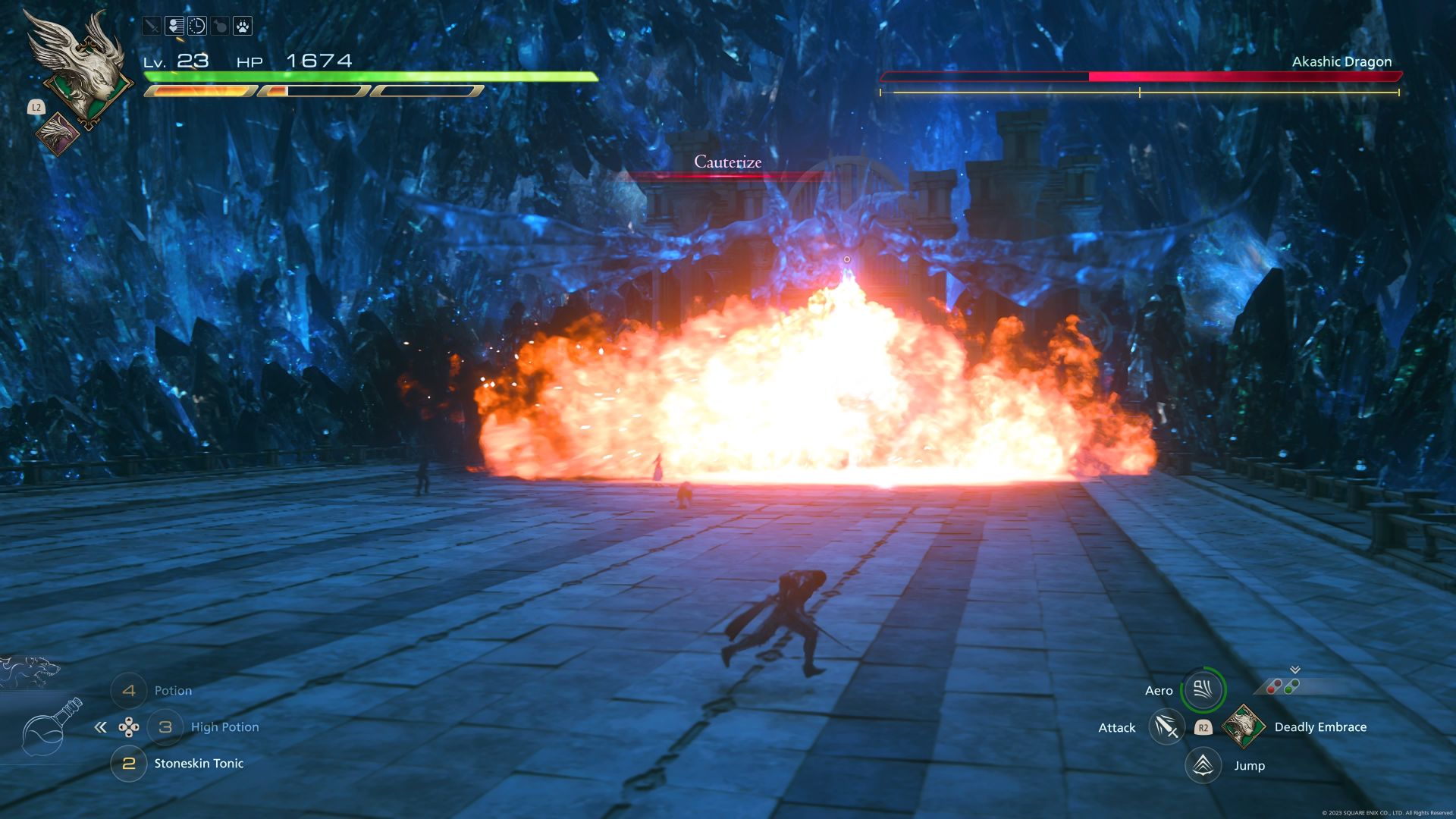The image size is (1456, 819).
Task: Toggle the auto-slow status icon beside the sword
Action: pyautogui.click(x=174, y=25)
